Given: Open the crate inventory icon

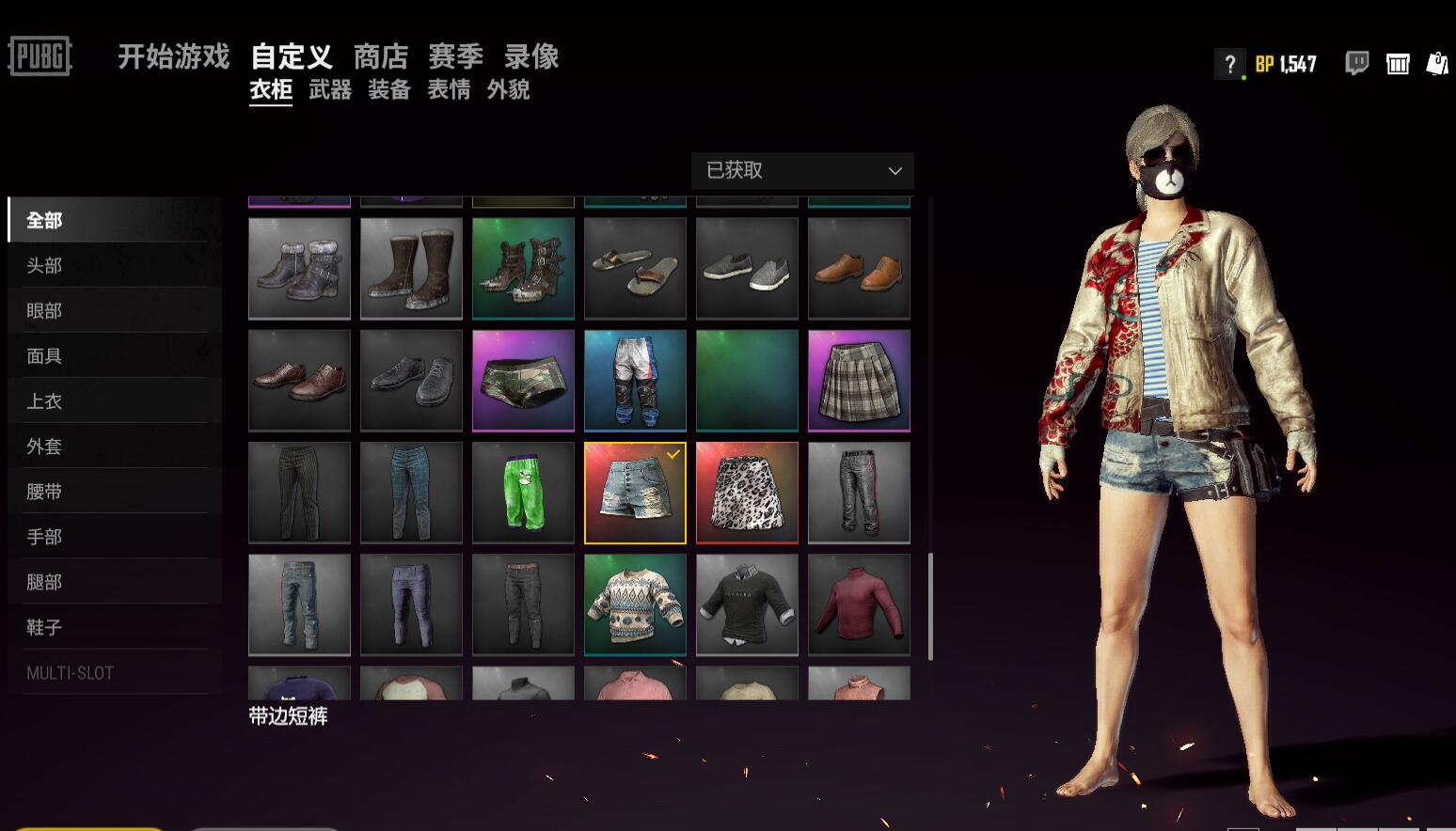Looking at the screenshot, I should (x=1398, y=63).
